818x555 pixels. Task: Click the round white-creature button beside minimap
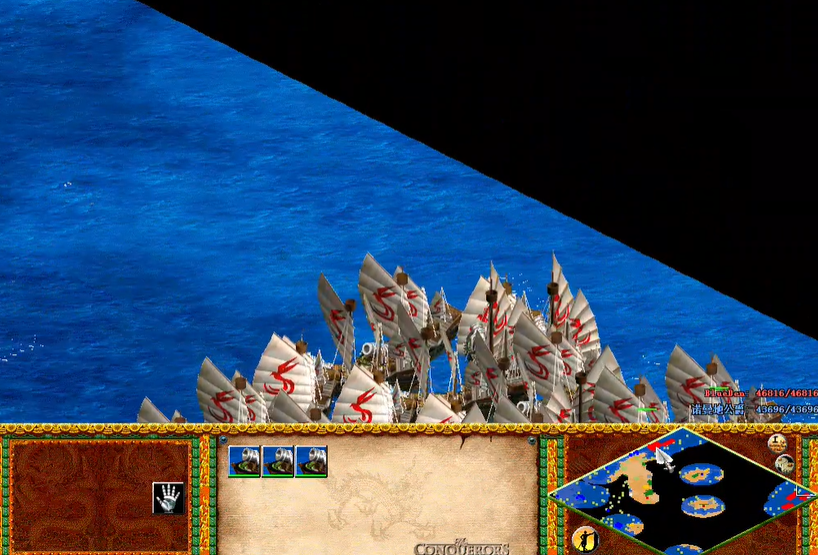coord(785,464)
